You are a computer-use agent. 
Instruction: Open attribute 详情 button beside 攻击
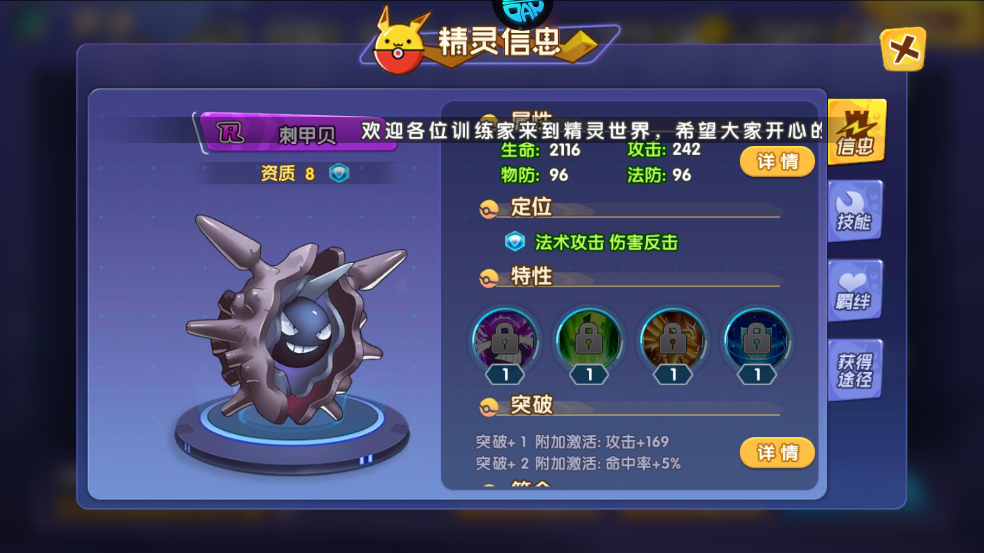click(777, 161)
